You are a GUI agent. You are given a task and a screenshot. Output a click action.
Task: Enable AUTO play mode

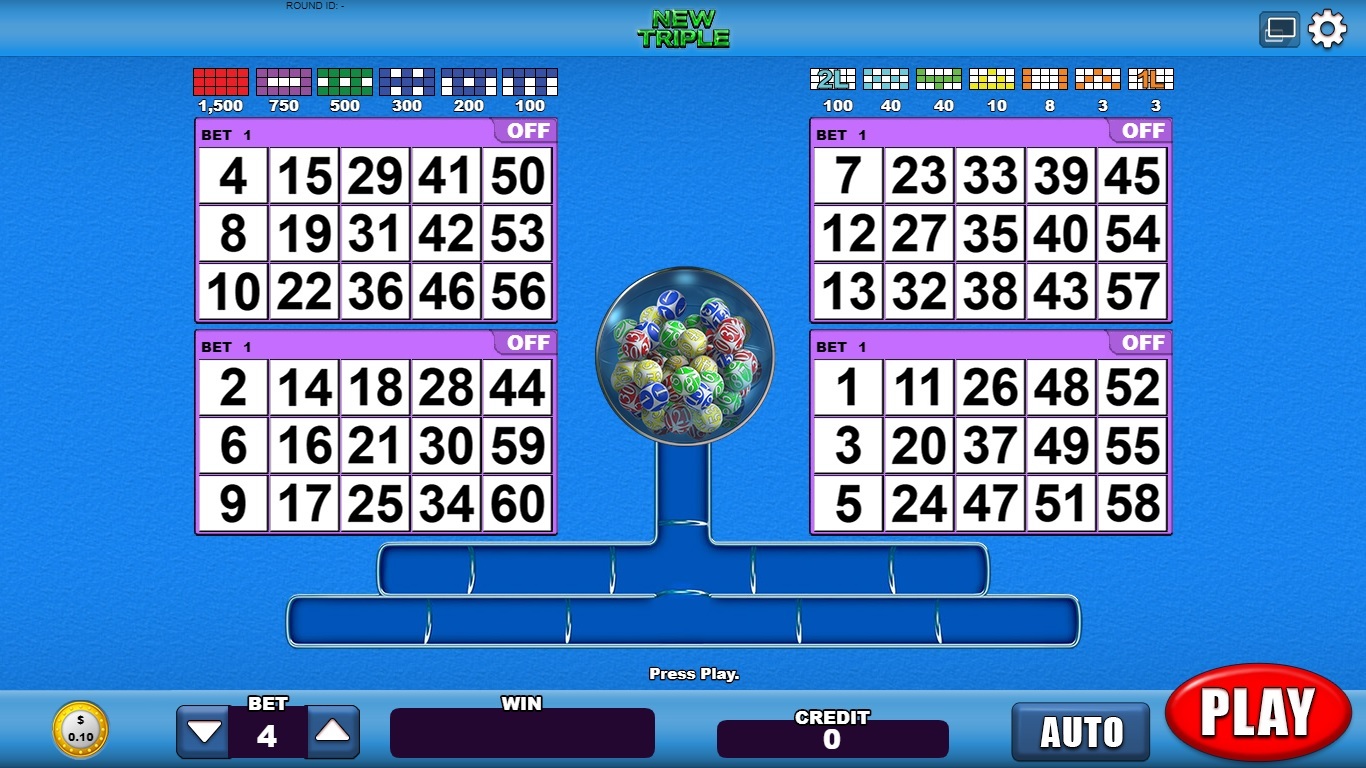[1080, 731]
